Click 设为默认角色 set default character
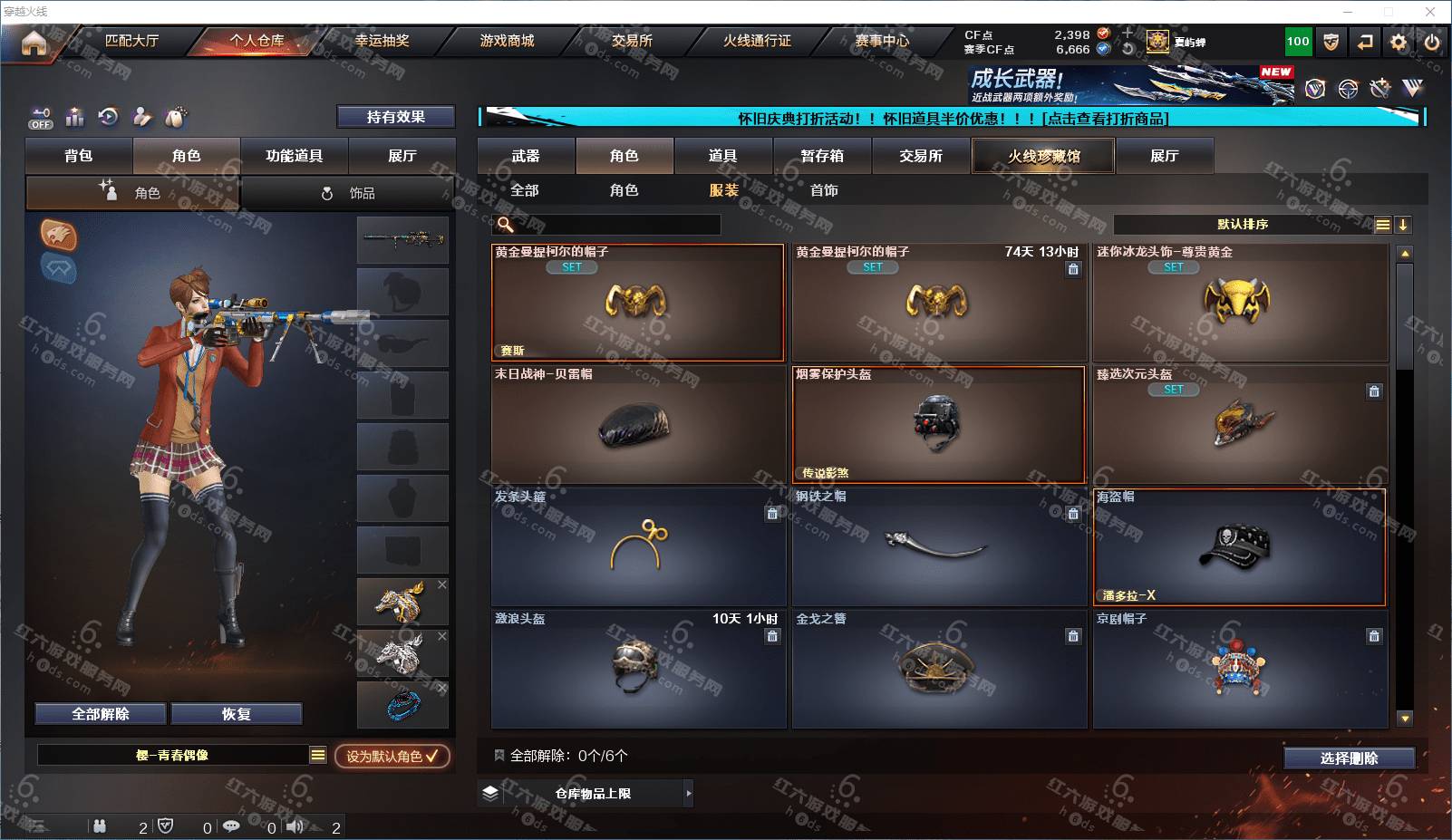The width and height of the screenshot is (1452, 840). [x=392, y=756]
